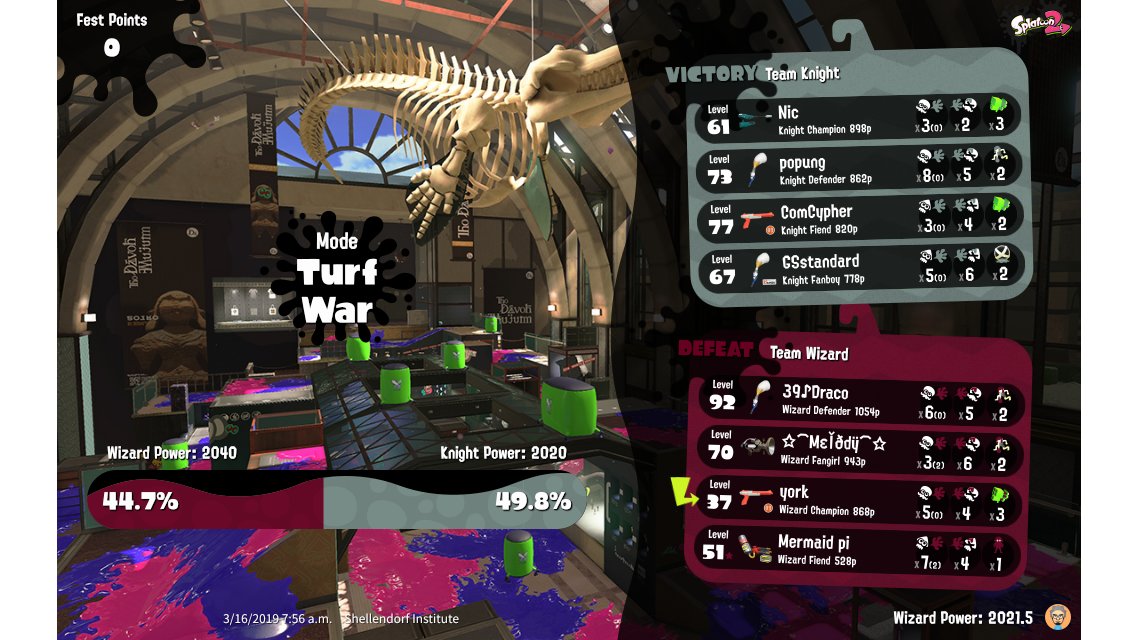The height and width of the screenshot is (640, 1138).
Task: Click the Splatoon 2 logo
Action: pos(1041,26)
